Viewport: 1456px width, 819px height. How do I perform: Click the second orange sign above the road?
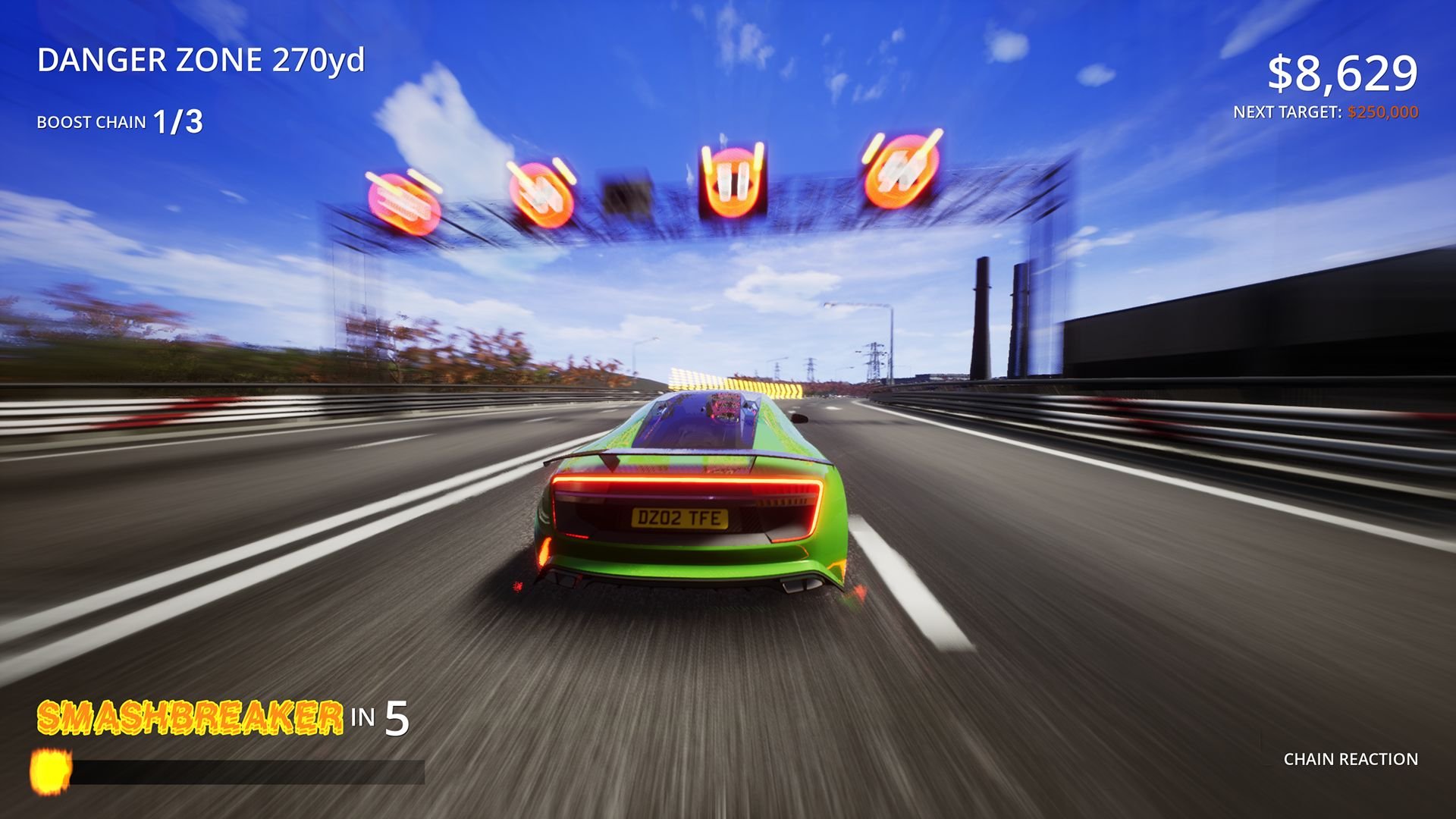(x=542, y=190)
